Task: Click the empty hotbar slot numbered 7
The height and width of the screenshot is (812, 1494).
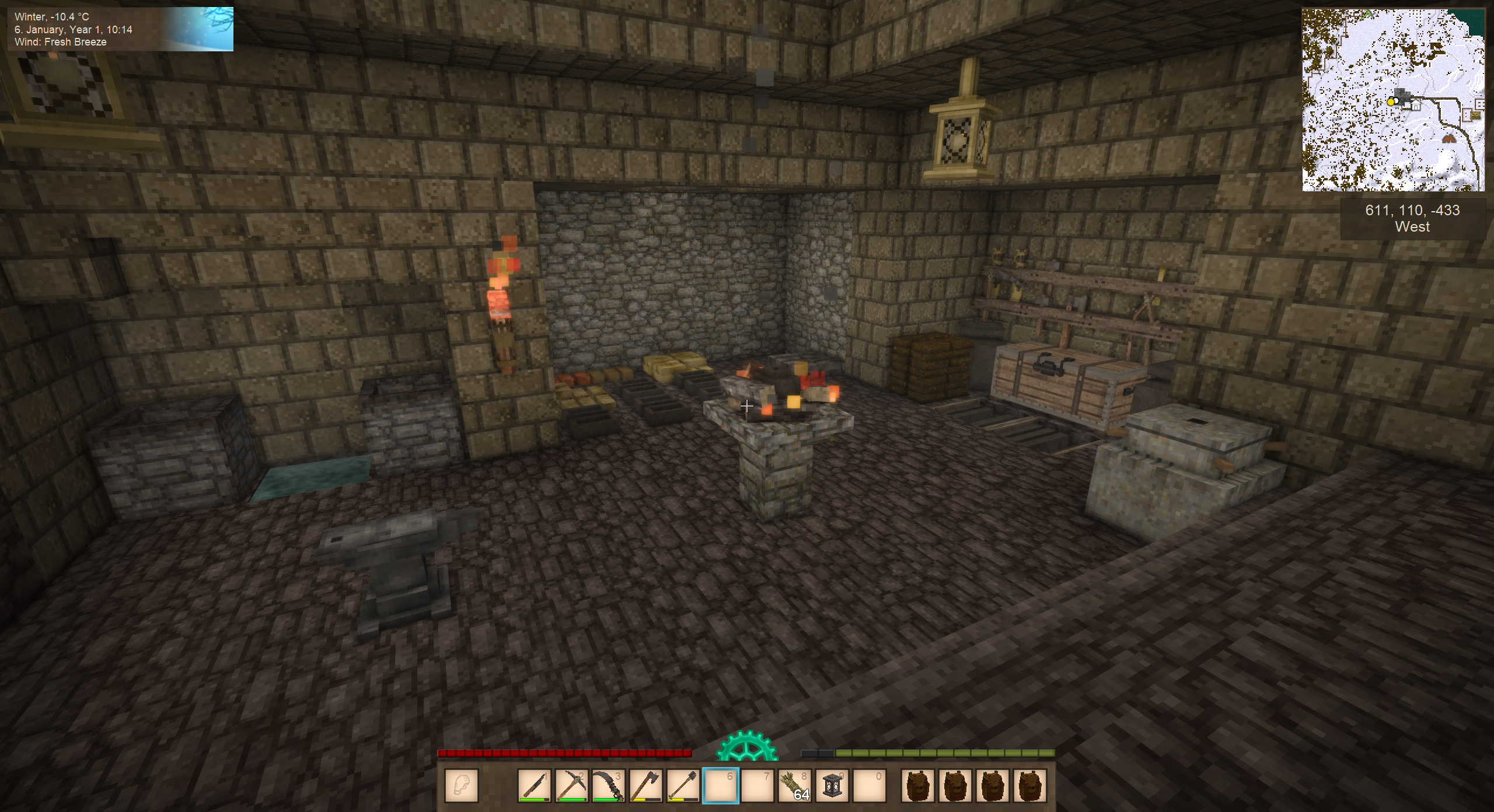Action: click(758, 785)
